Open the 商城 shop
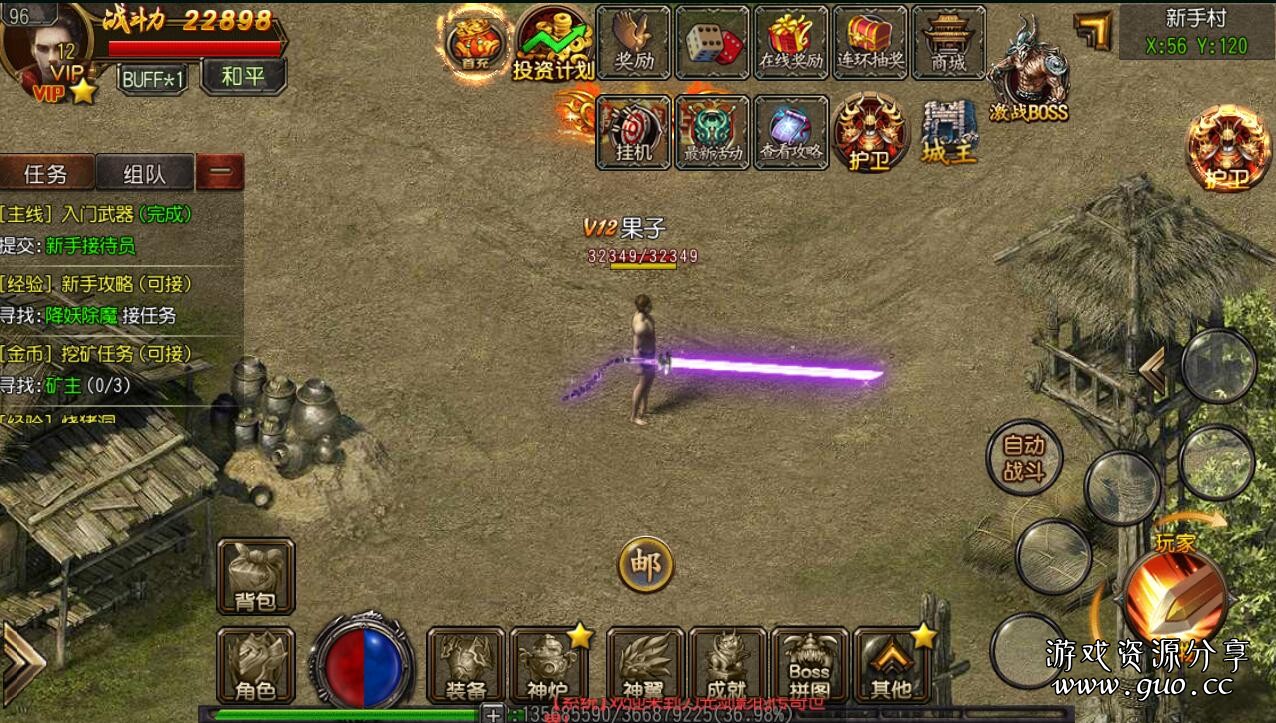 pos(948,43)
